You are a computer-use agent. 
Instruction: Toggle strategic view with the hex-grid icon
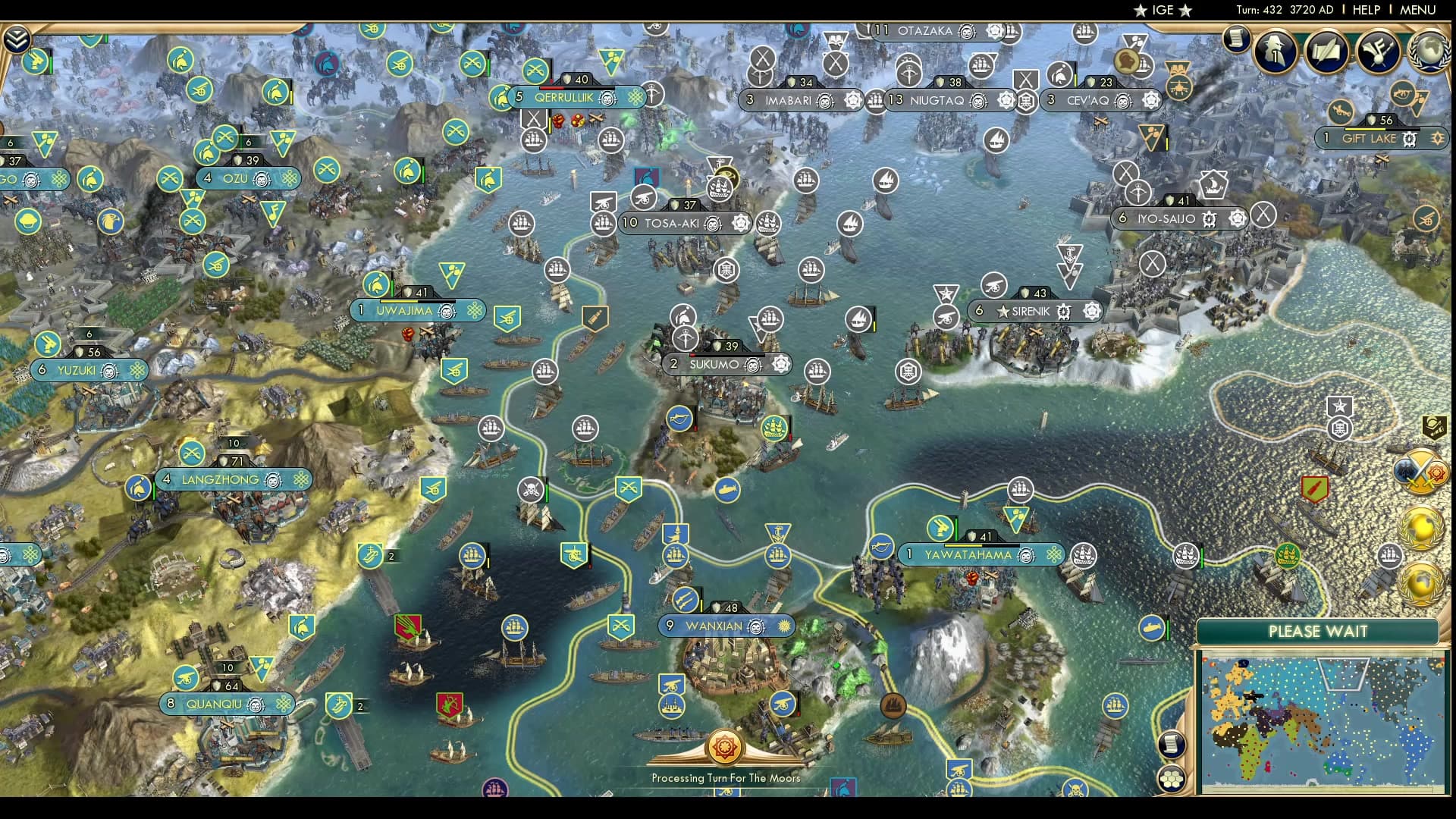click(1172, 778)
